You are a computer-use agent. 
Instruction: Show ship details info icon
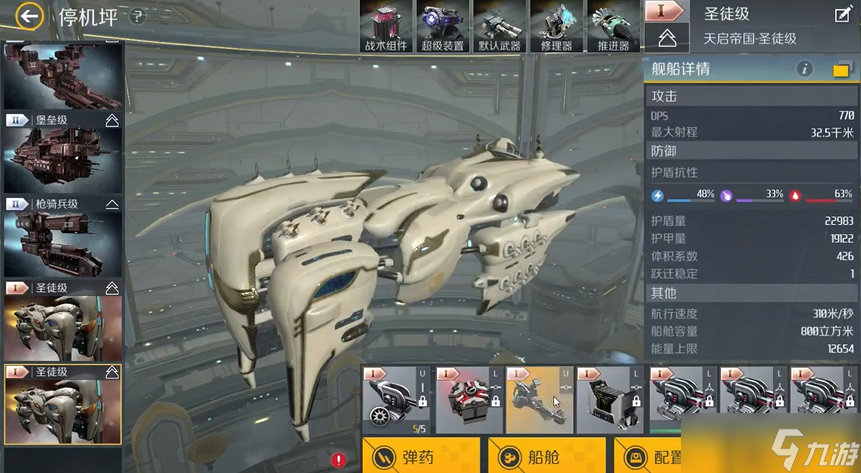coord(805,69)
